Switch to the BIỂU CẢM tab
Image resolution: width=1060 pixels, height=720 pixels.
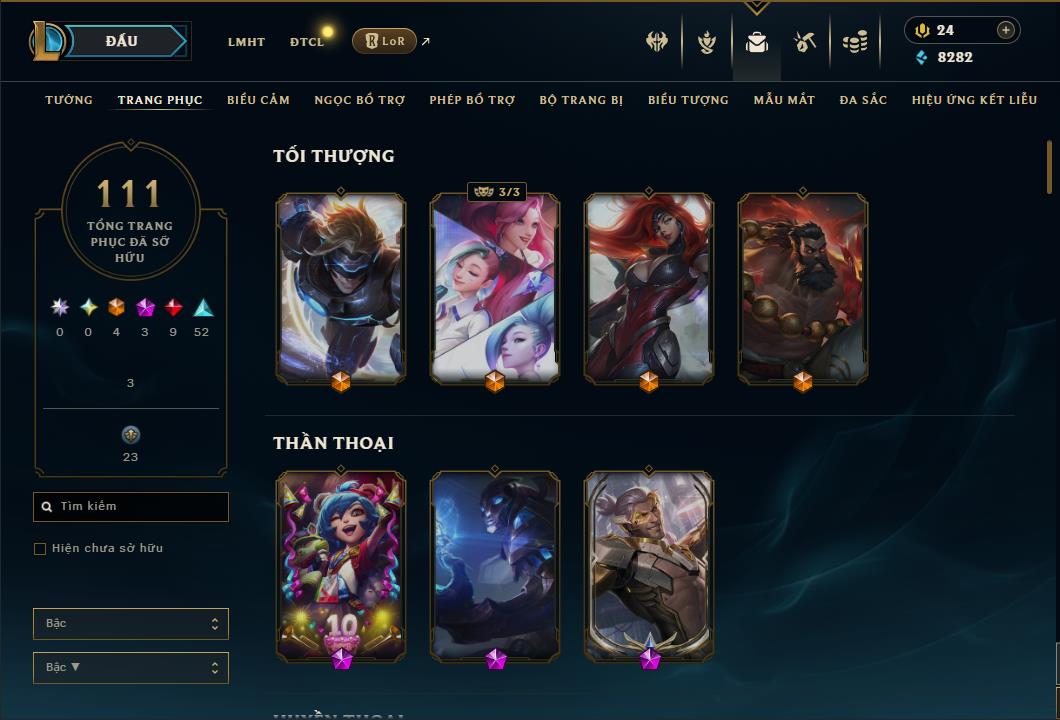[x=258, y=100]
